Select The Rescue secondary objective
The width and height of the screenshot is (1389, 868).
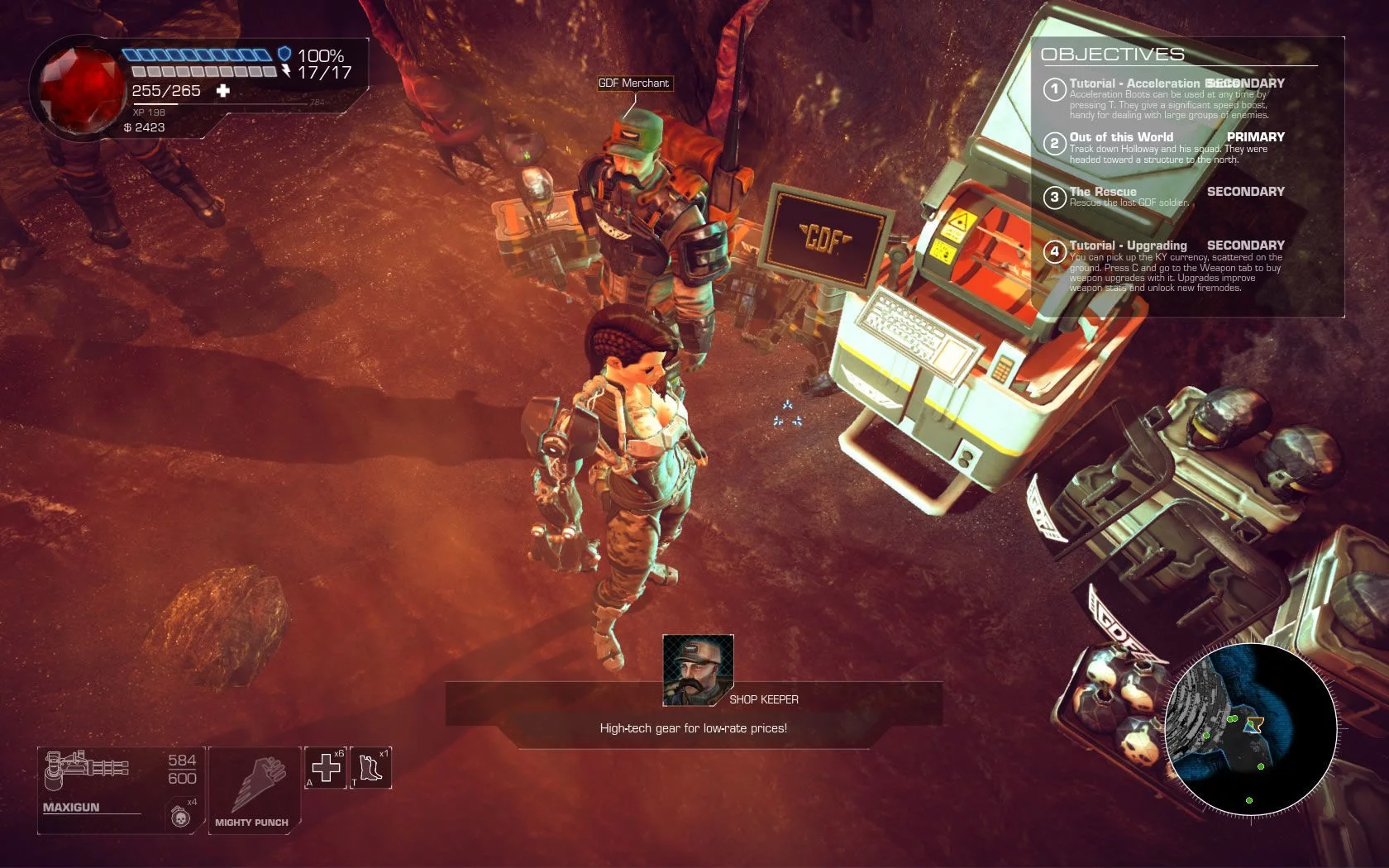[x=1103, y=192]
